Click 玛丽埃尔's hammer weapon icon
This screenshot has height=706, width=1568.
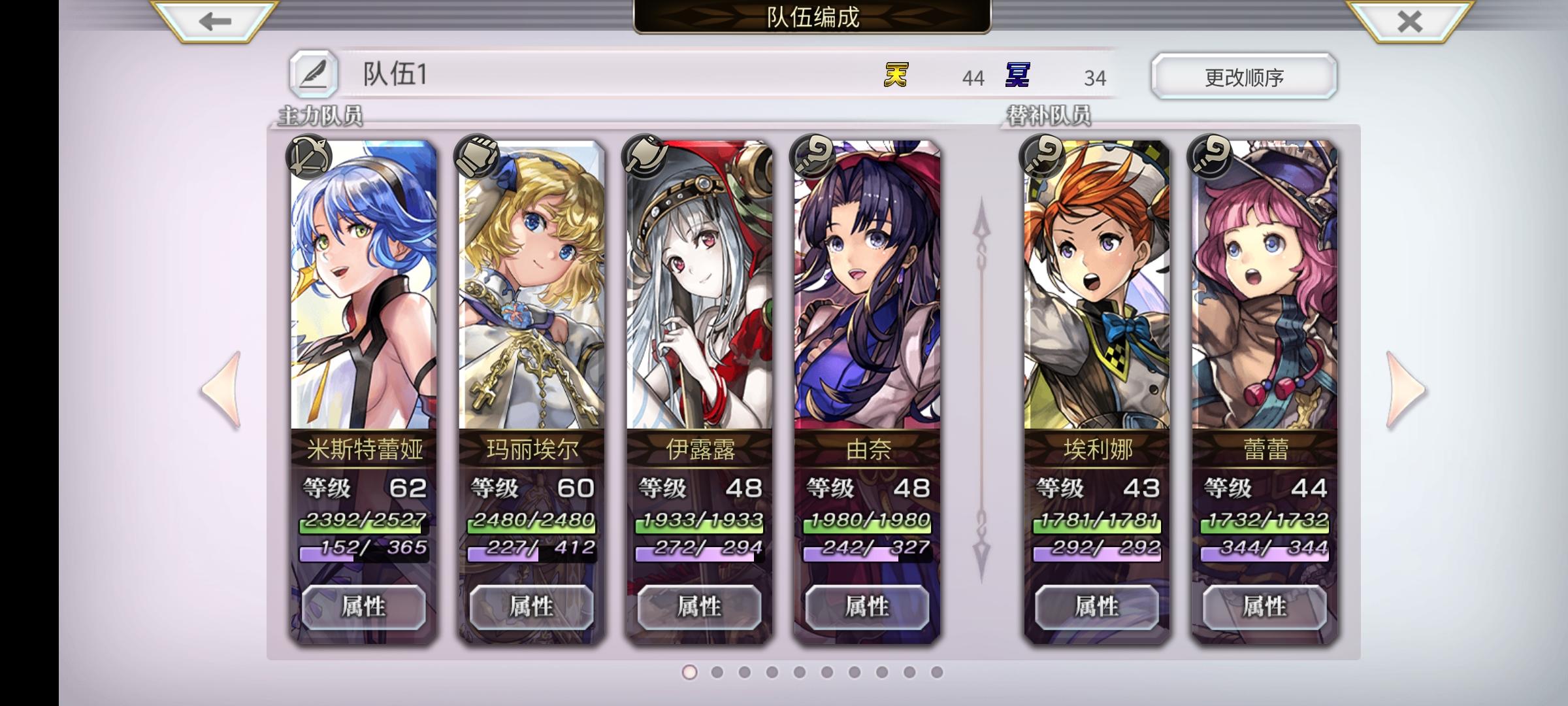click(x=476, y=157)
